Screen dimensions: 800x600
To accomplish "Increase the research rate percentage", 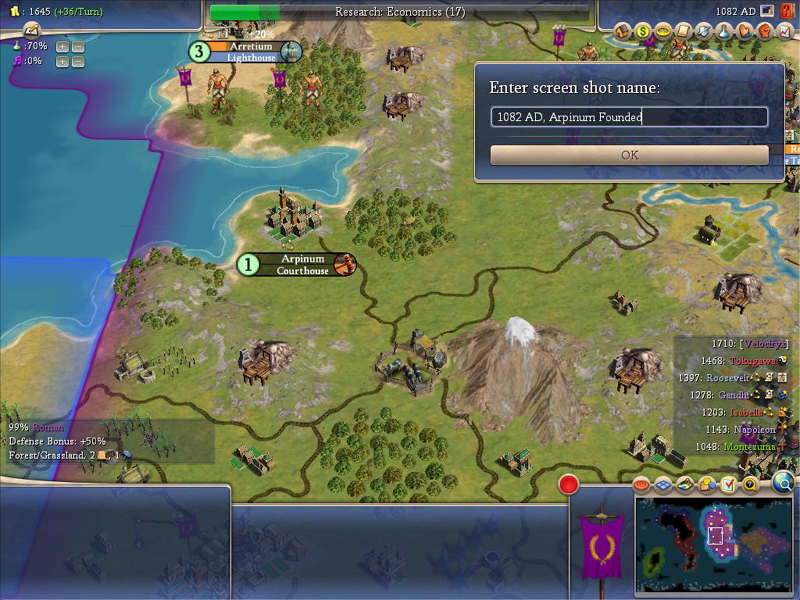I will click(62, 46).
